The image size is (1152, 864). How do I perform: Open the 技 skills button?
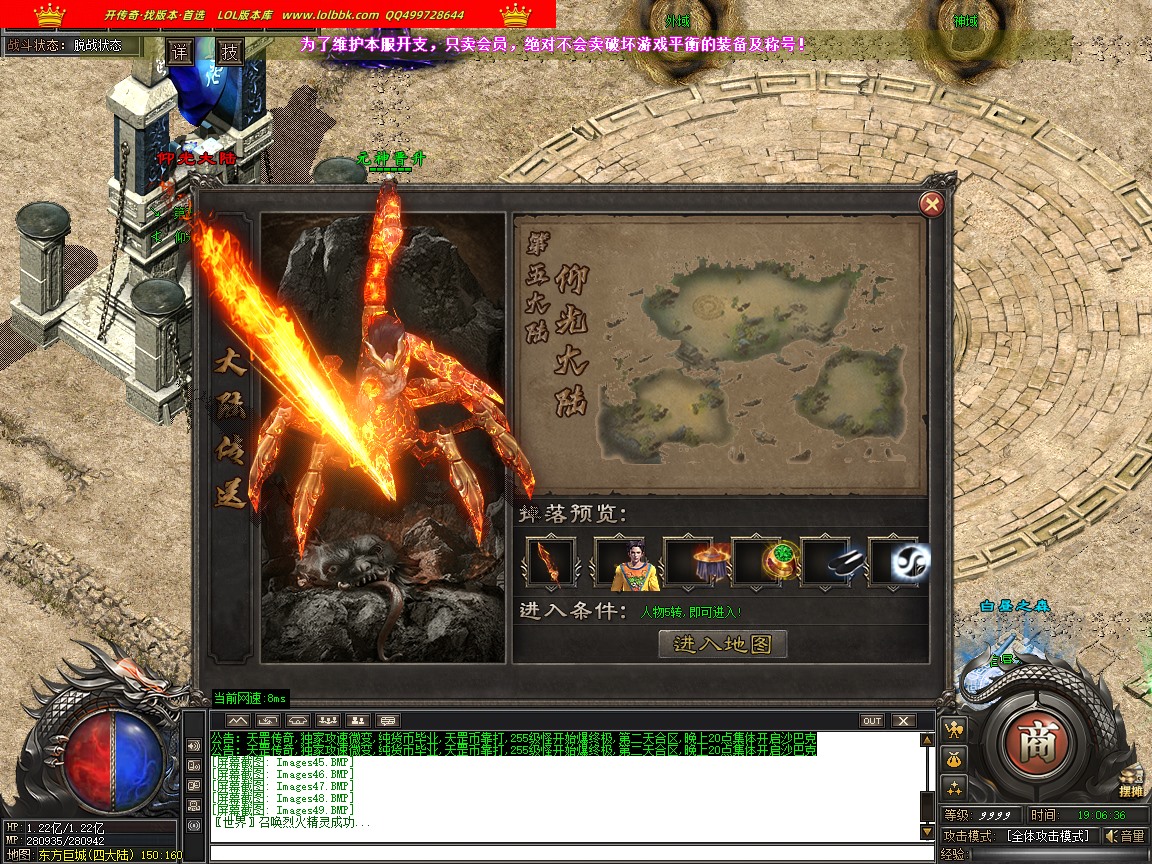(231, 52)
